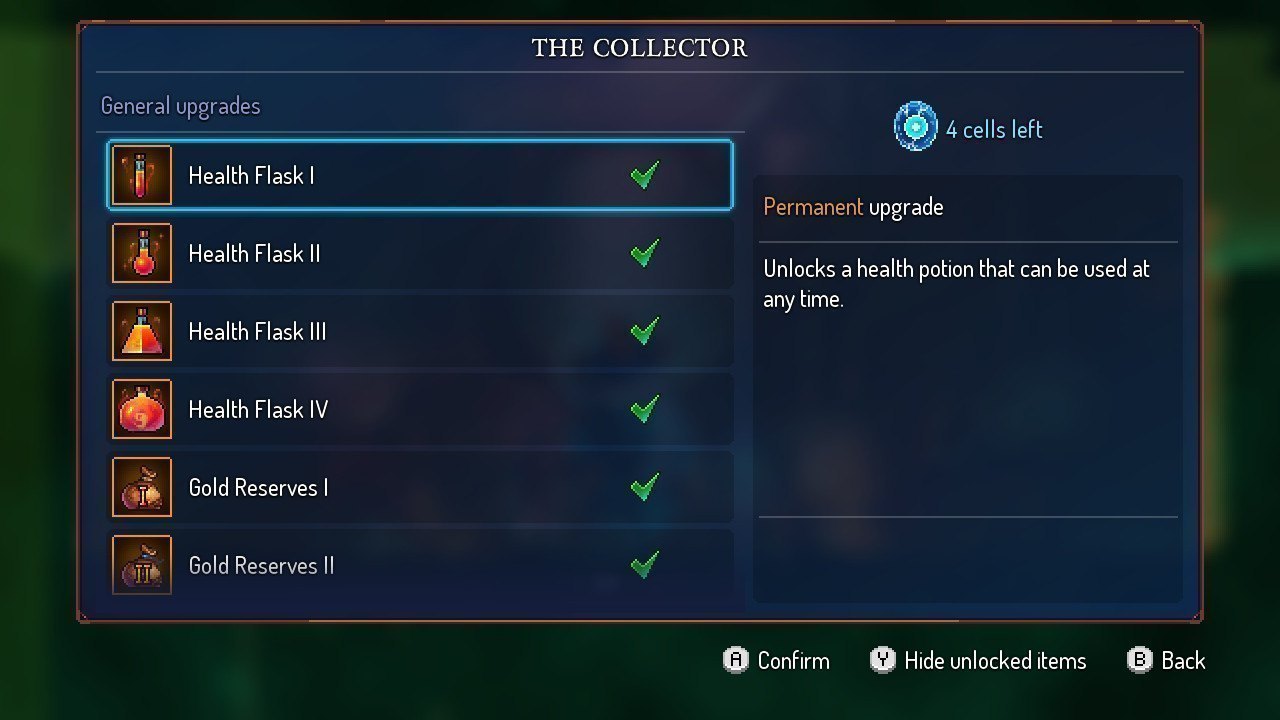Go Back from the Collector menu
The width and height of the screenshot is (1280, 720).
coord(1182,661)
